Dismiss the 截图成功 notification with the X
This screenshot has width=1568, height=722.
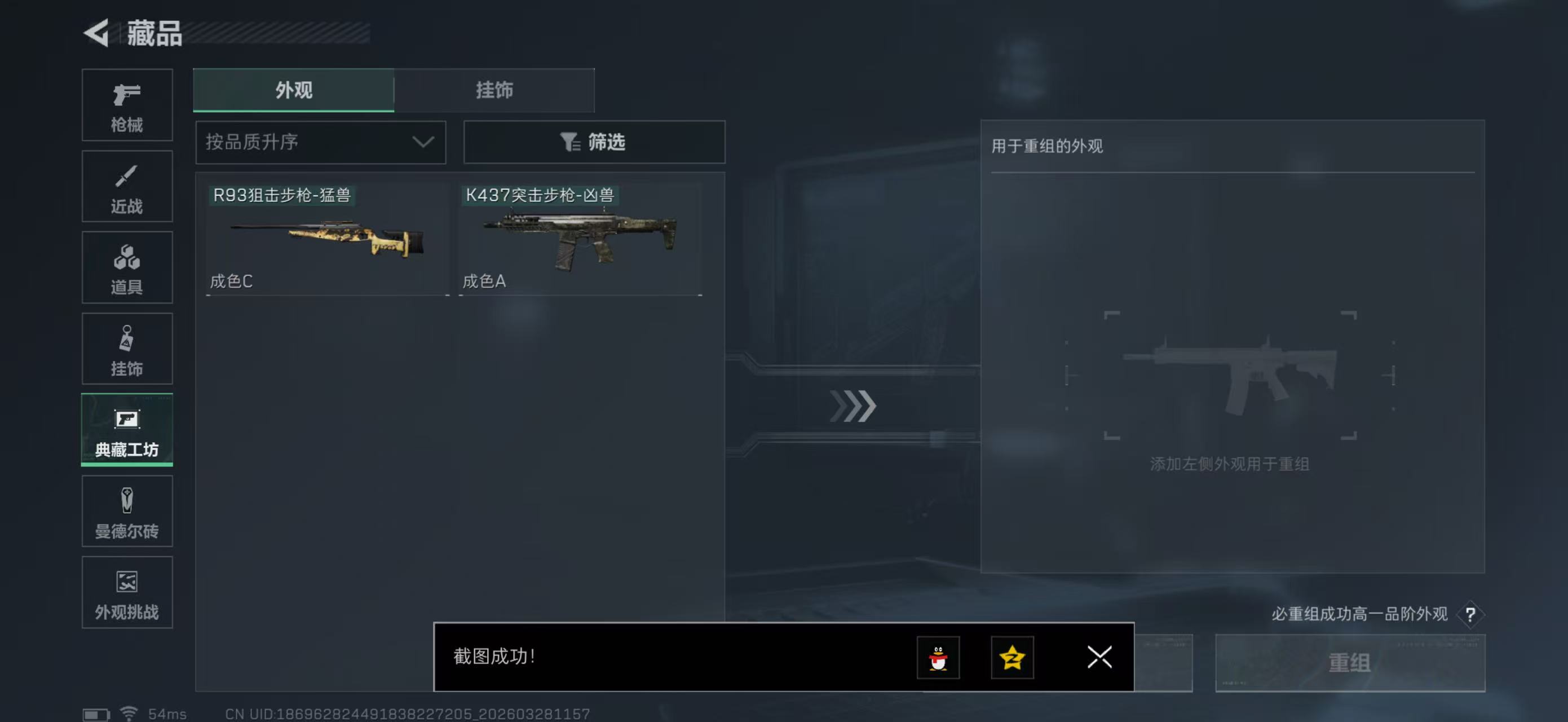1099,658
